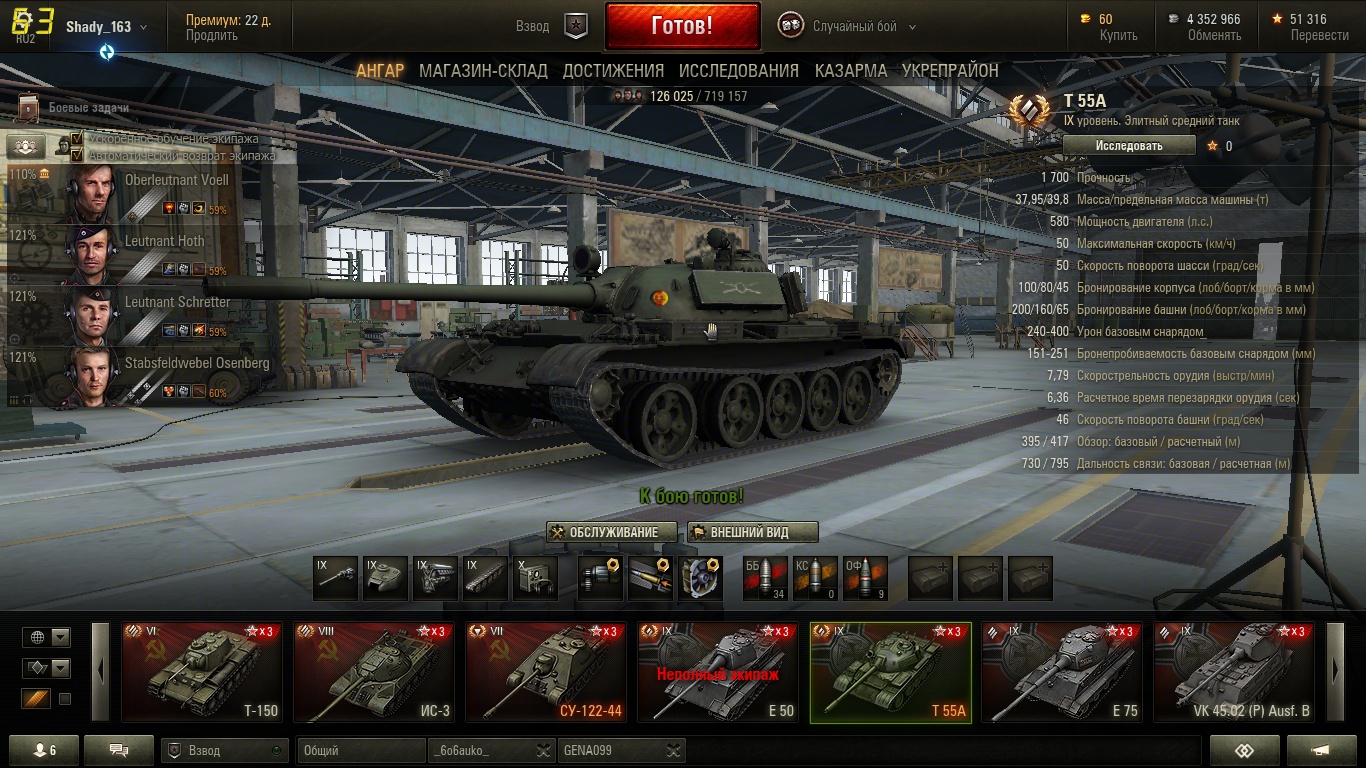Toggle accelerated crew training checkbox
The width and height of the screenshot is (1366, 768).
tap(77, 139)
